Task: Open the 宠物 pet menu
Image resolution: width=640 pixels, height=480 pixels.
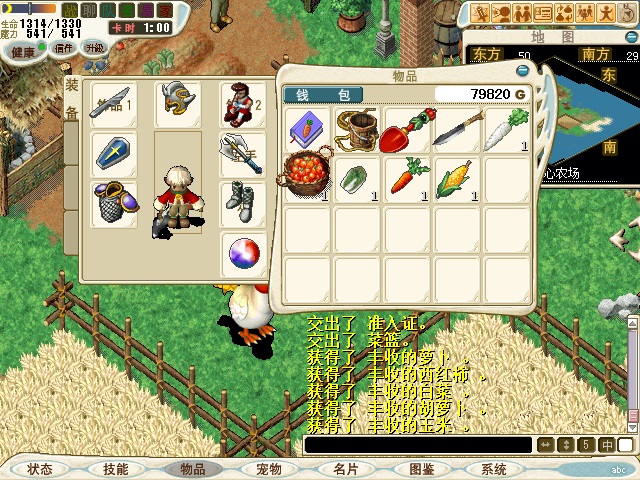Action: [269, 469]
